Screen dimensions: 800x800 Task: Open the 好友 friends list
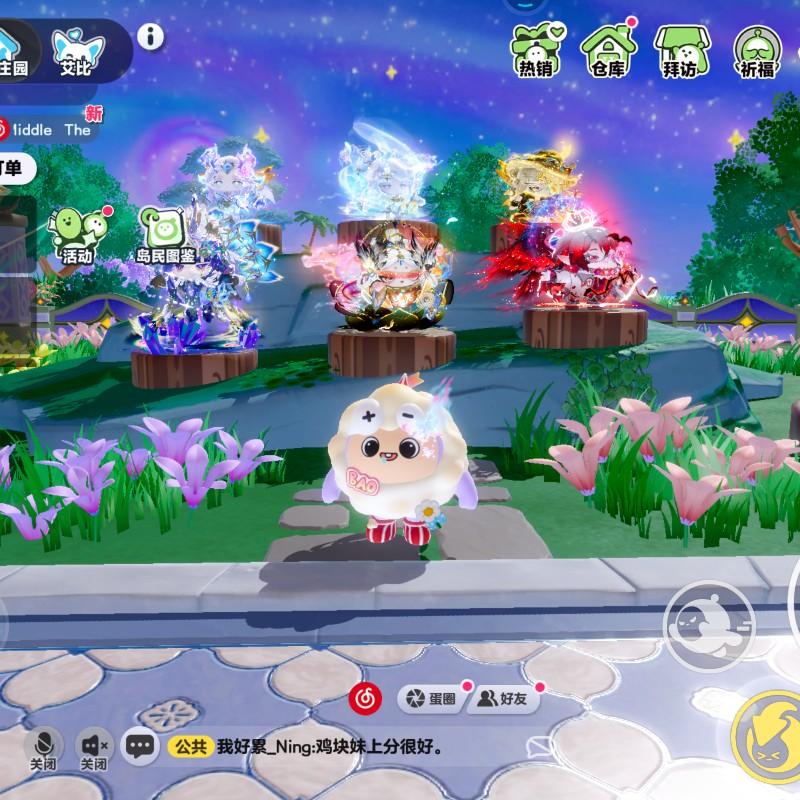click(504, 699)
